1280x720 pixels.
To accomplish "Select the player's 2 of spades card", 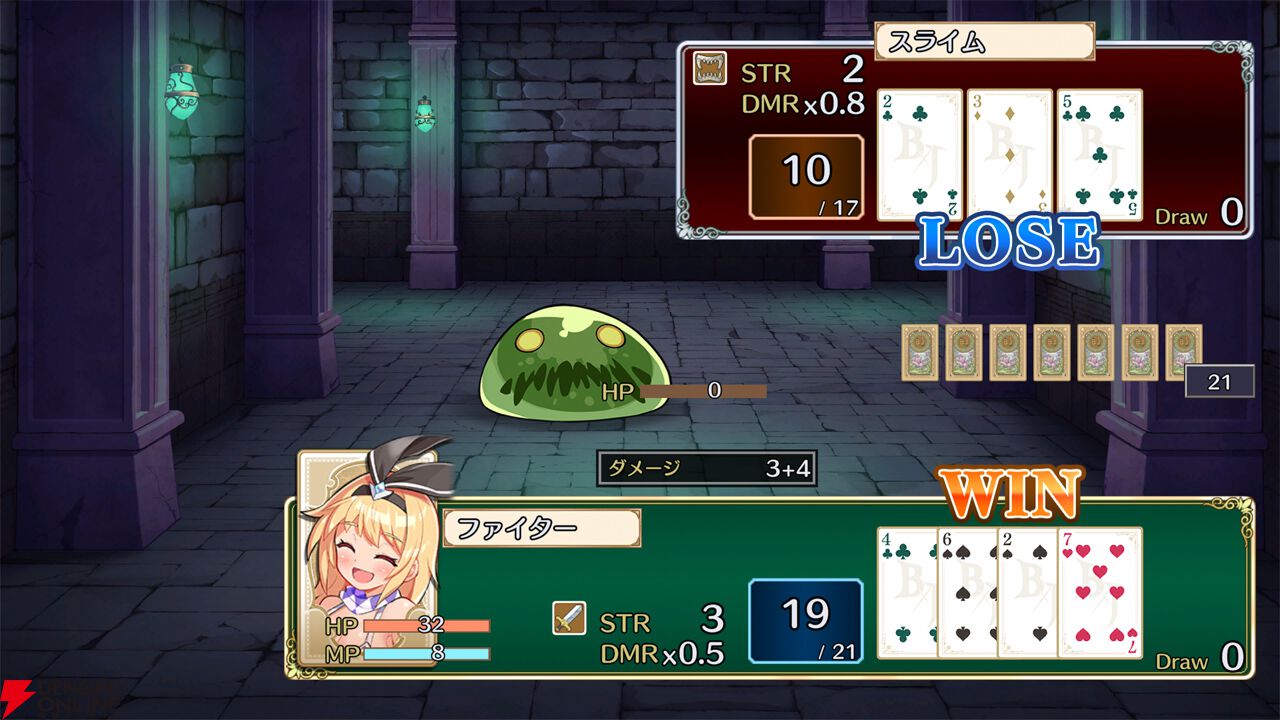I will coord(1027,592).
